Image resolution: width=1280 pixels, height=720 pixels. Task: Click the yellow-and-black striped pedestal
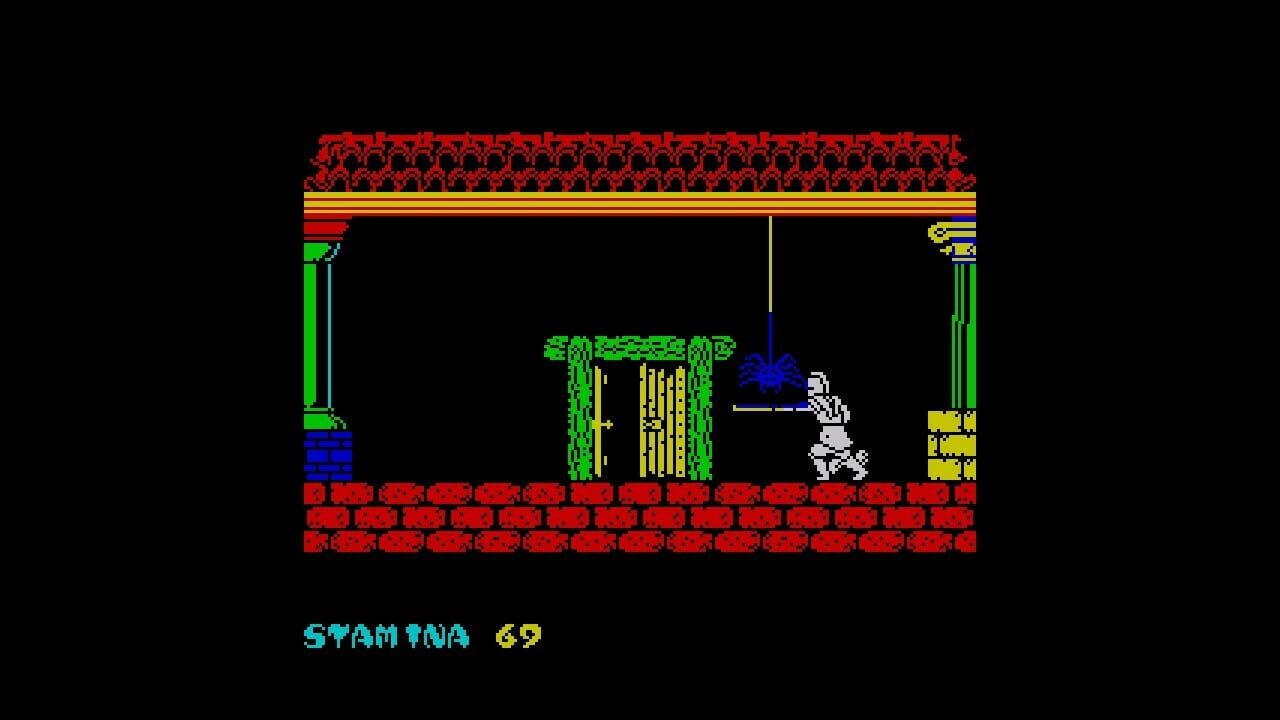(x=950, y=445)
